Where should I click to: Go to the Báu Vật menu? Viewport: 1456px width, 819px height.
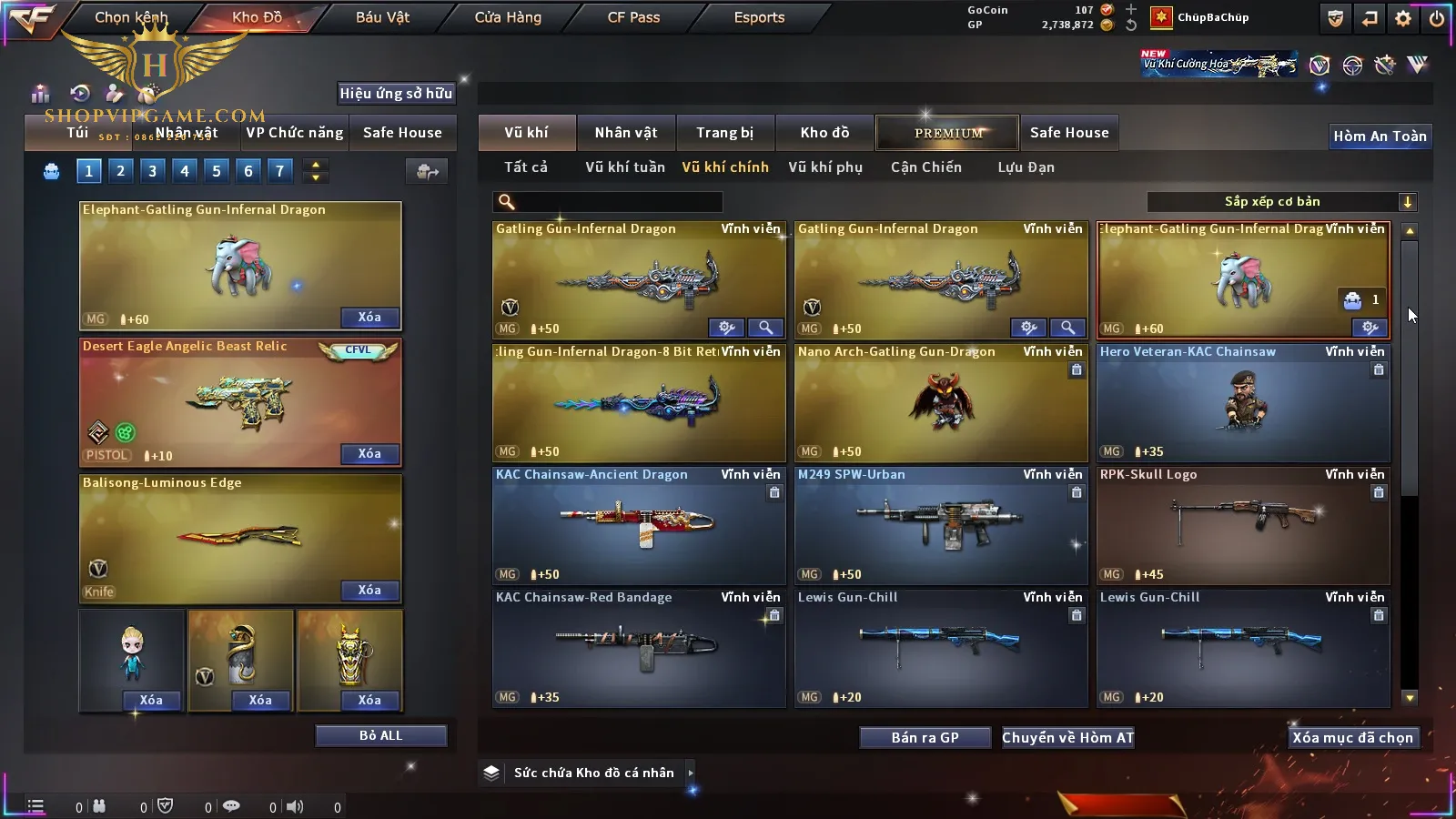(382, 17)
